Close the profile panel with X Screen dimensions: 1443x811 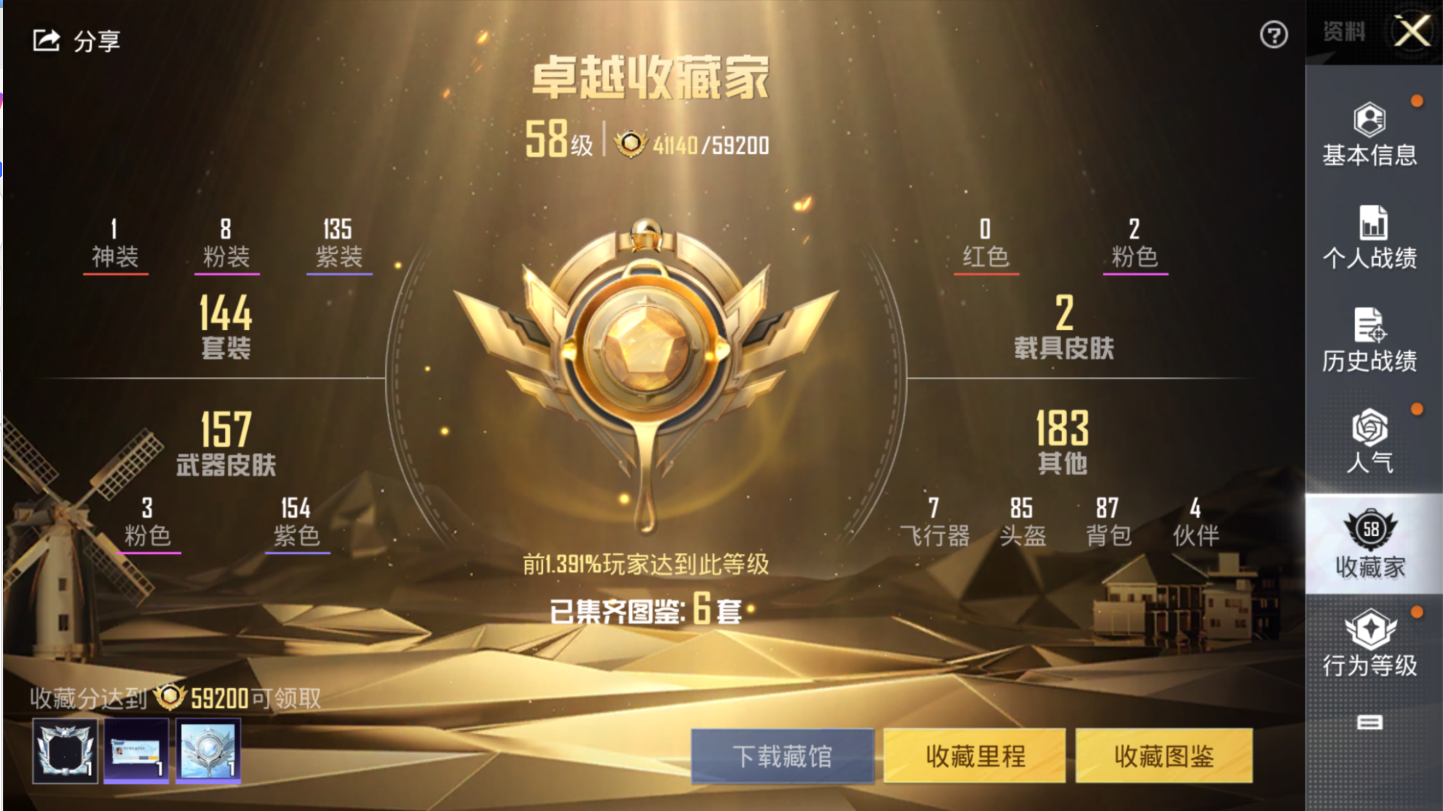[1412, 32]
